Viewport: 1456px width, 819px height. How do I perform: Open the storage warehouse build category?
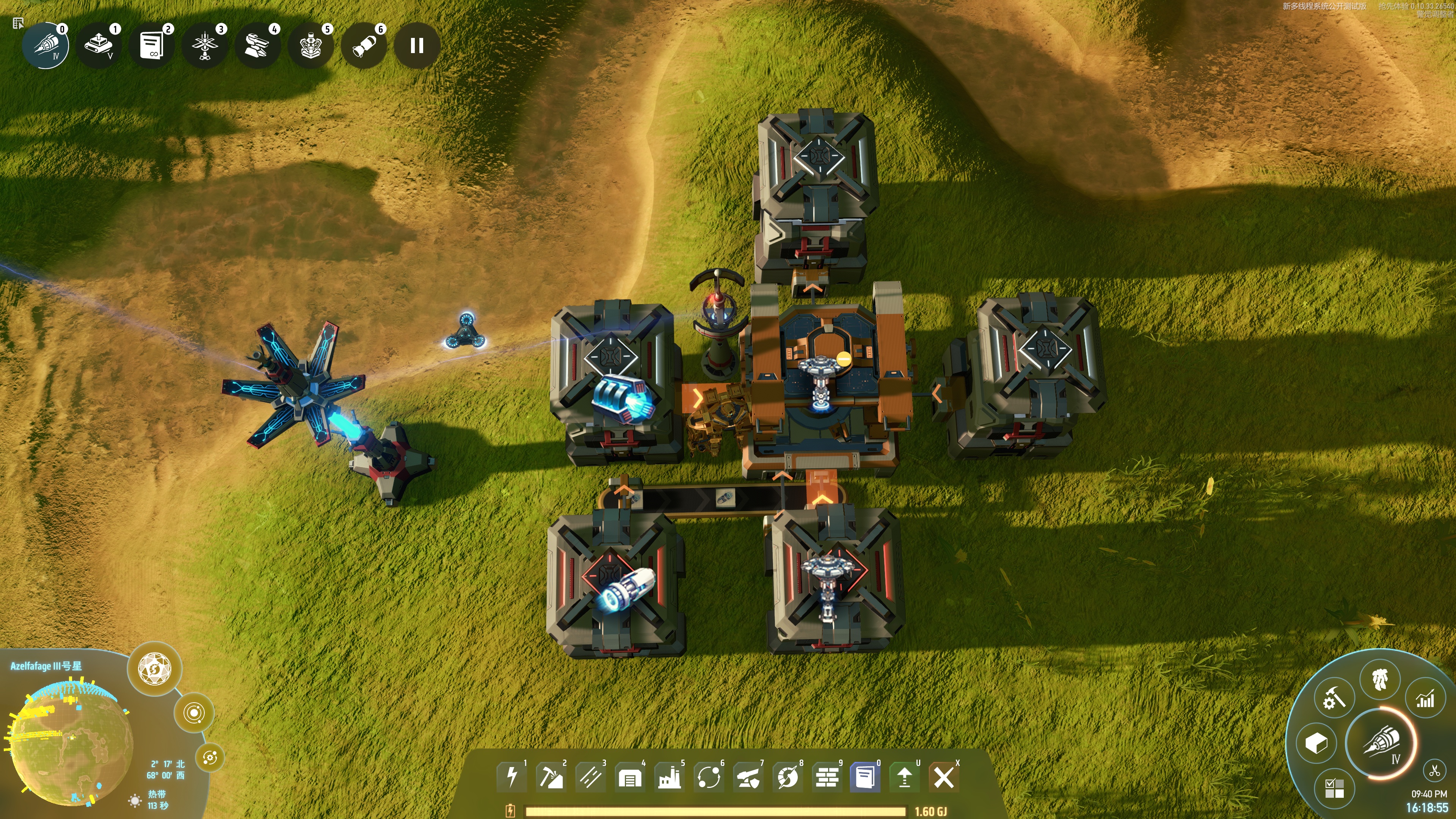coord(630,778)
